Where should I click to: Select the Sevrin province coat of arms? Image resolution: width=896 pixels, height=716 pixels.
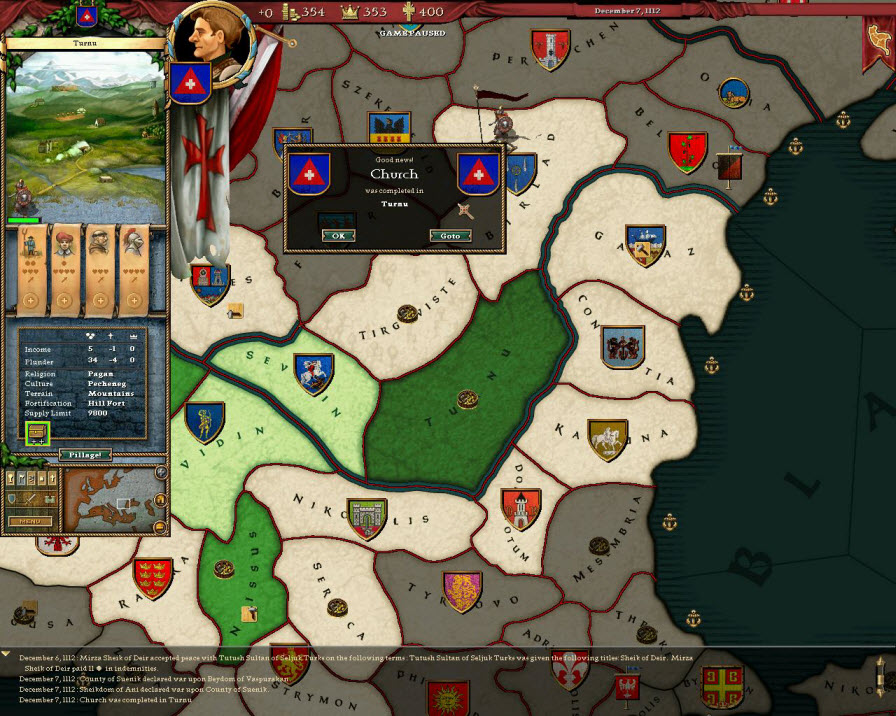(313, 374)
